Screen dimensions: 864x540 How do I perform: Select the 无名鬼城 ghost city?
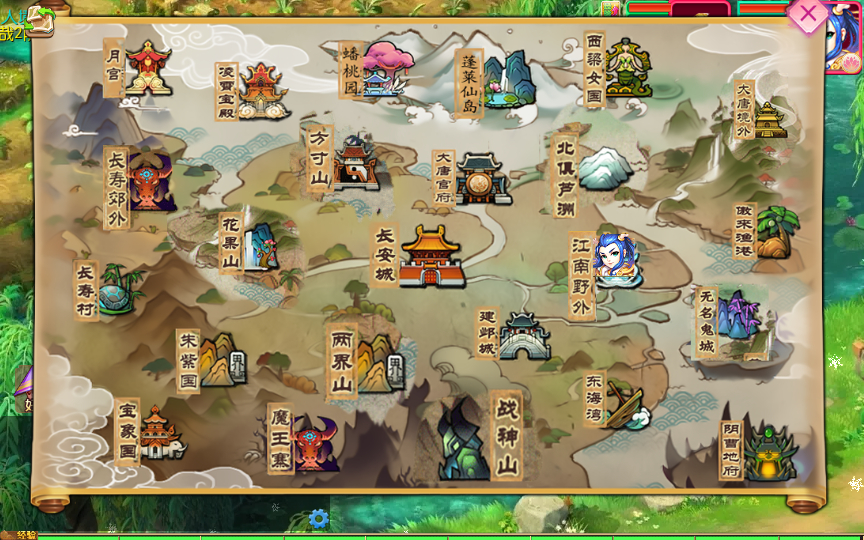click(738, 318)
